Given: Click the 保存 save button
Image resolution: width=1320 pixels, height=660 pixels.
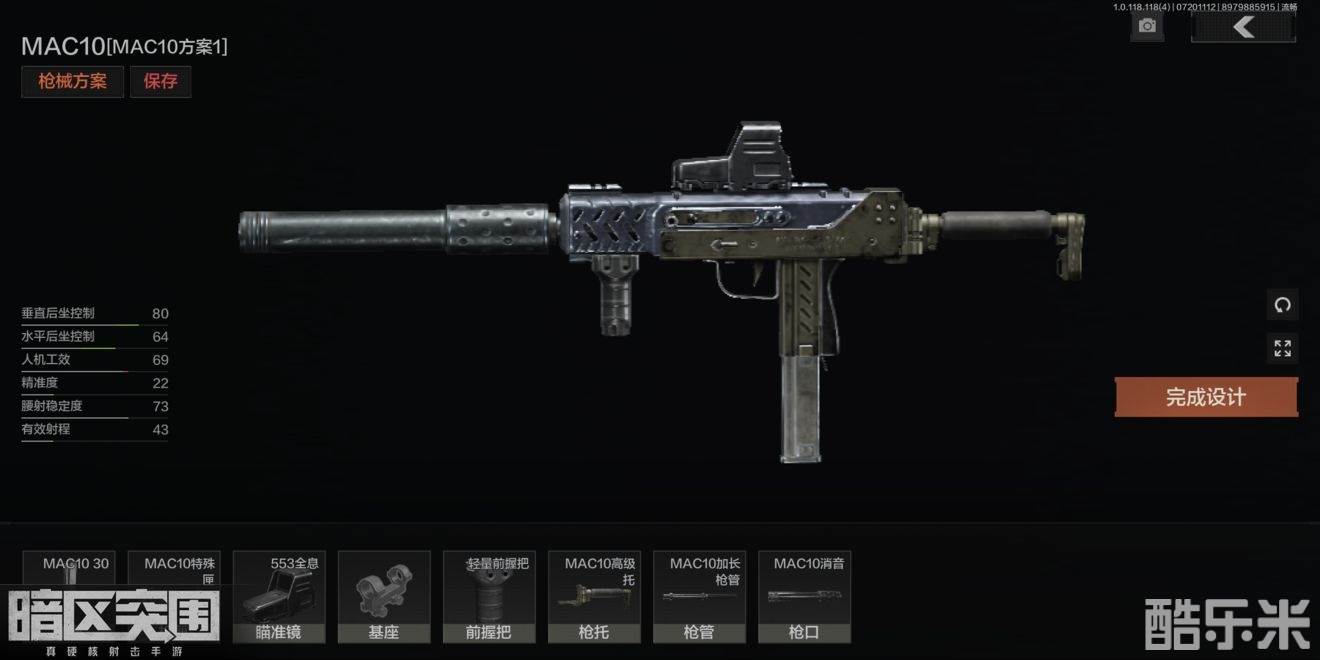Looking at the screenshot, I should [x=160, y=82].
